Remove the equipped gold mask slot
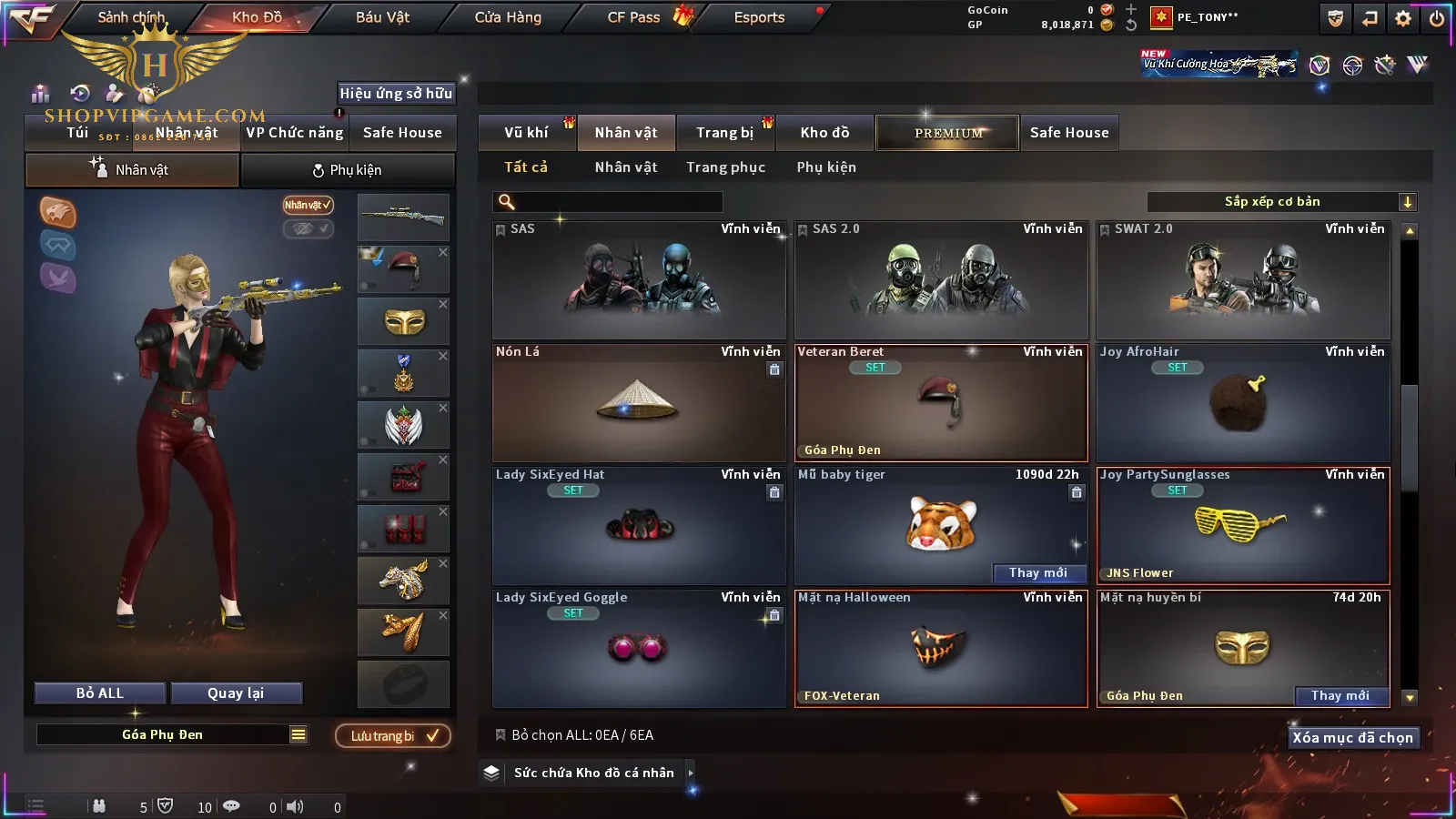 443,305
